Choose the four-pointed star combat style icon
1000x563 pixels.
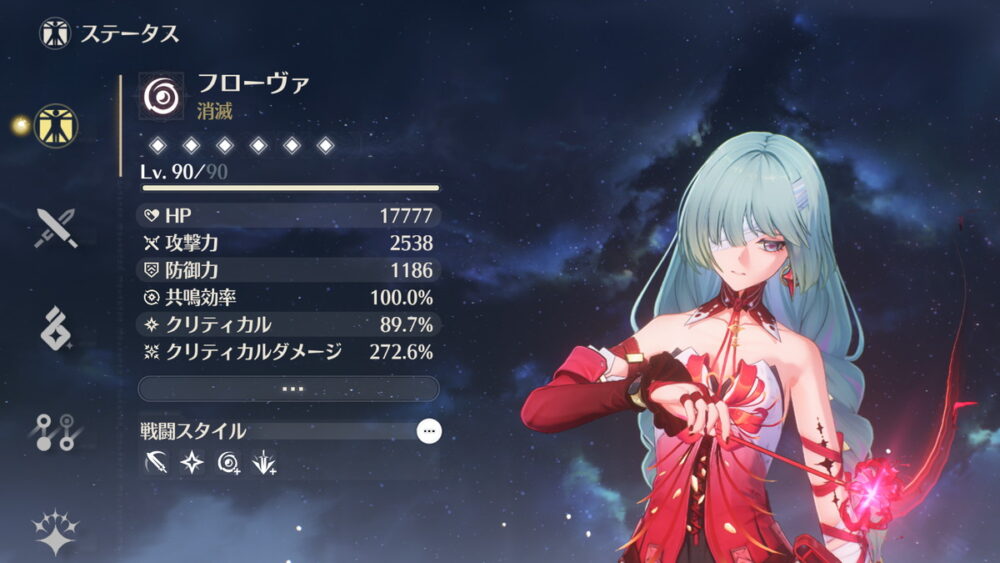click(192, 463)
